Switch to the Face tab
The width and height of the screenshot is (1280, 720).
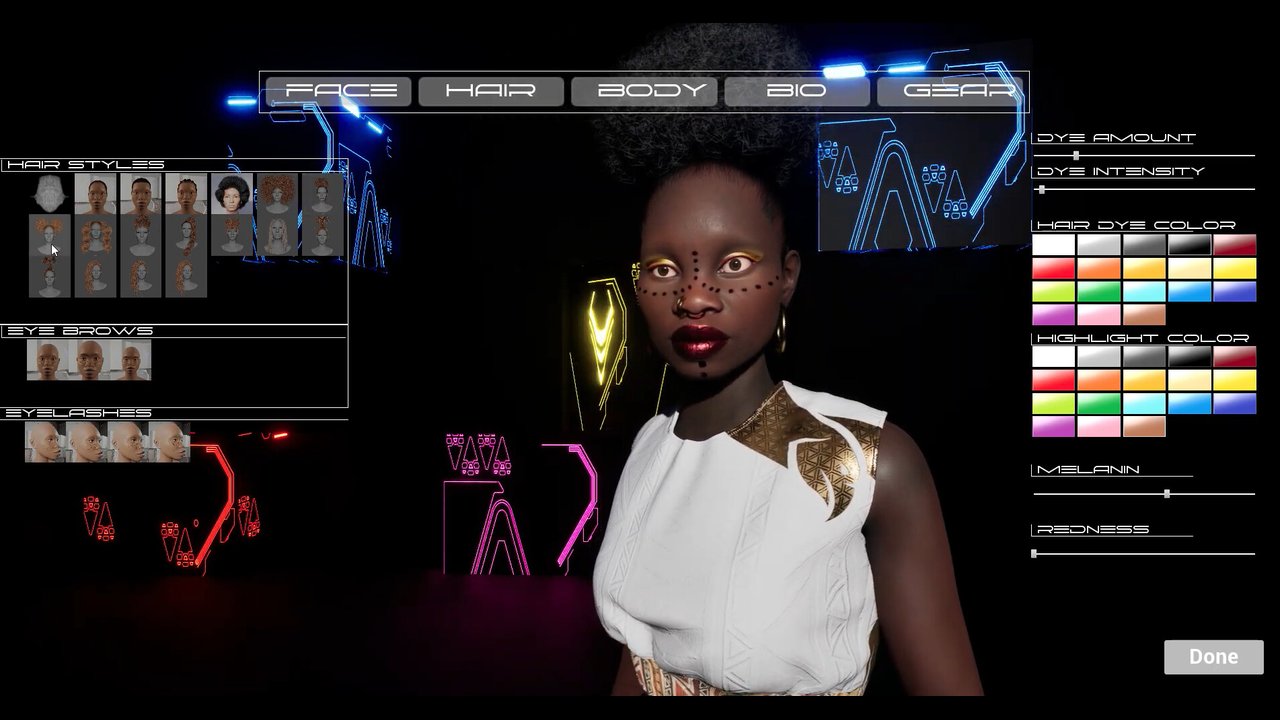point(341,91)
